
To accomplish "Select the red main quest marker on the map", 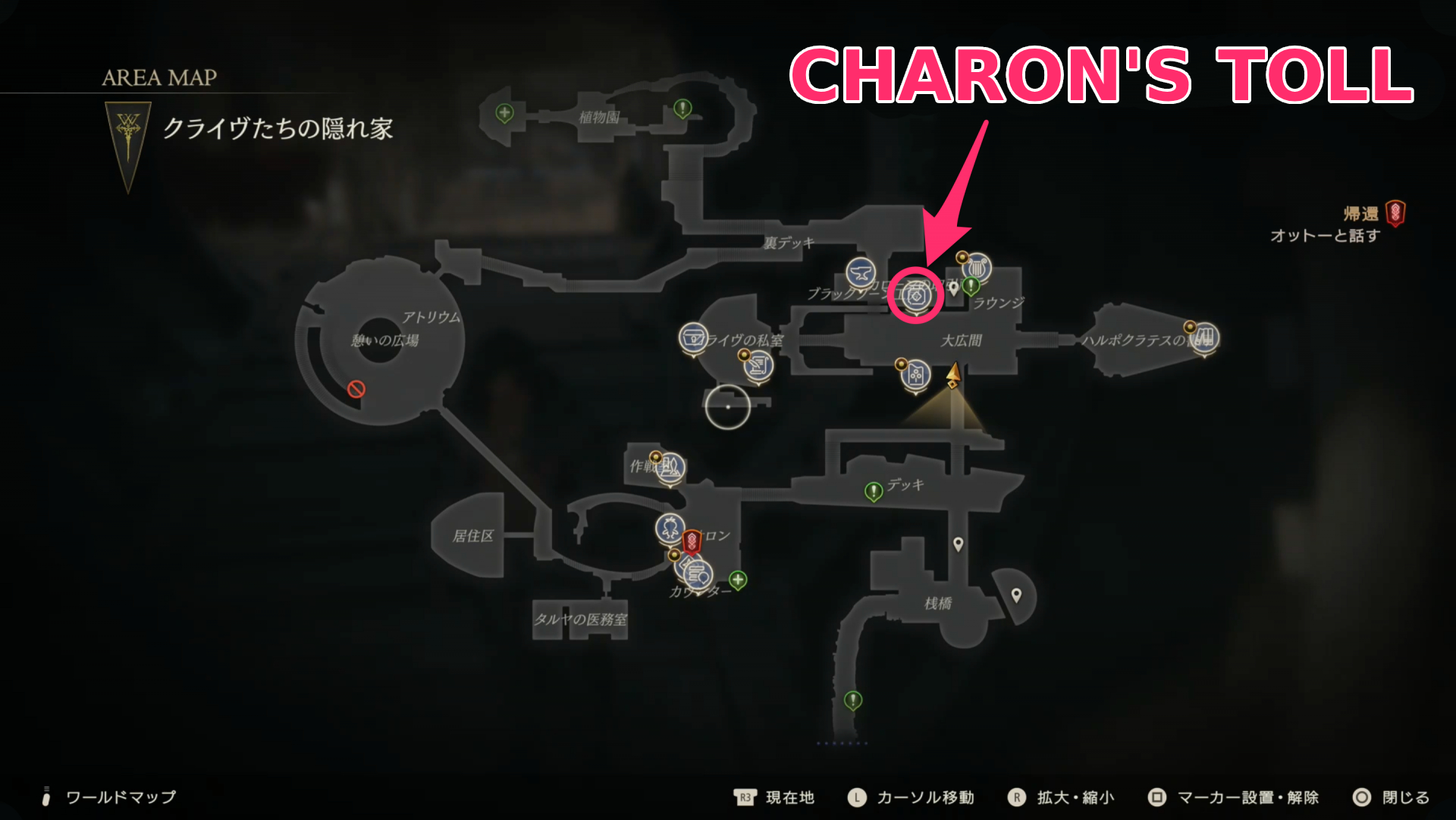I will click(x=692, y=542).
